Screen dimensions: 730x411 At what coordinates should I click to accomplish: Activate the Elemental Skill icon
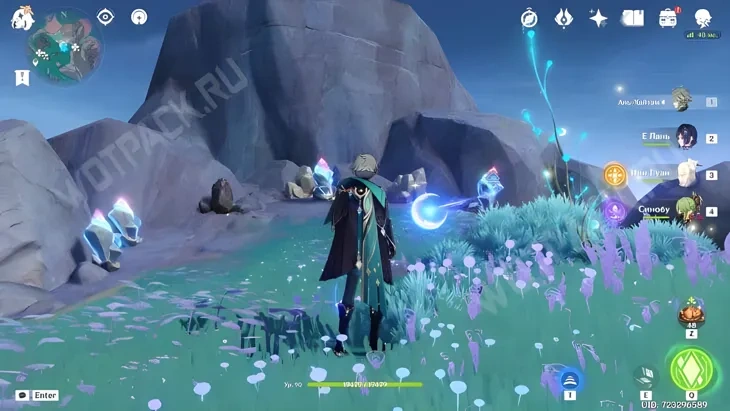pos(643,377)
